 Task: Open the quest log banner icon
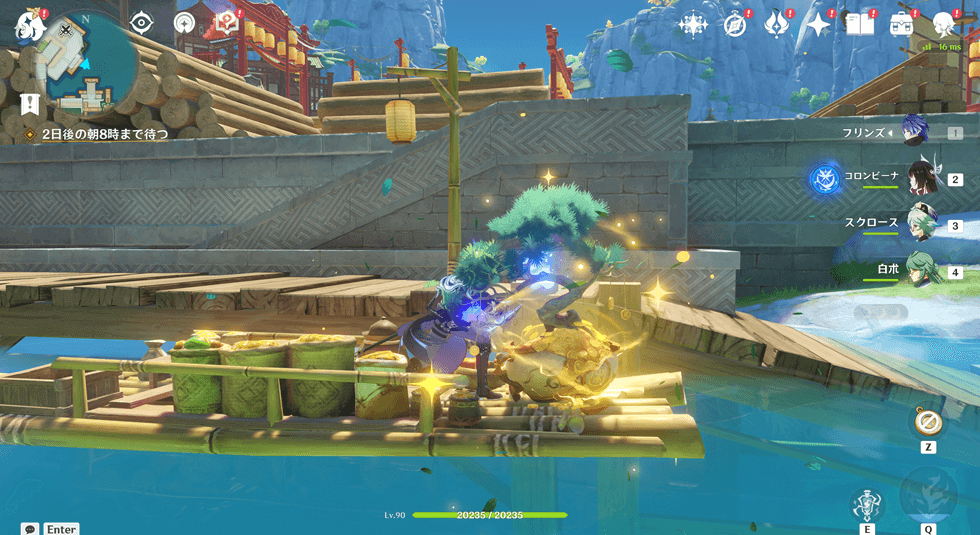click(x=30, y=104)
